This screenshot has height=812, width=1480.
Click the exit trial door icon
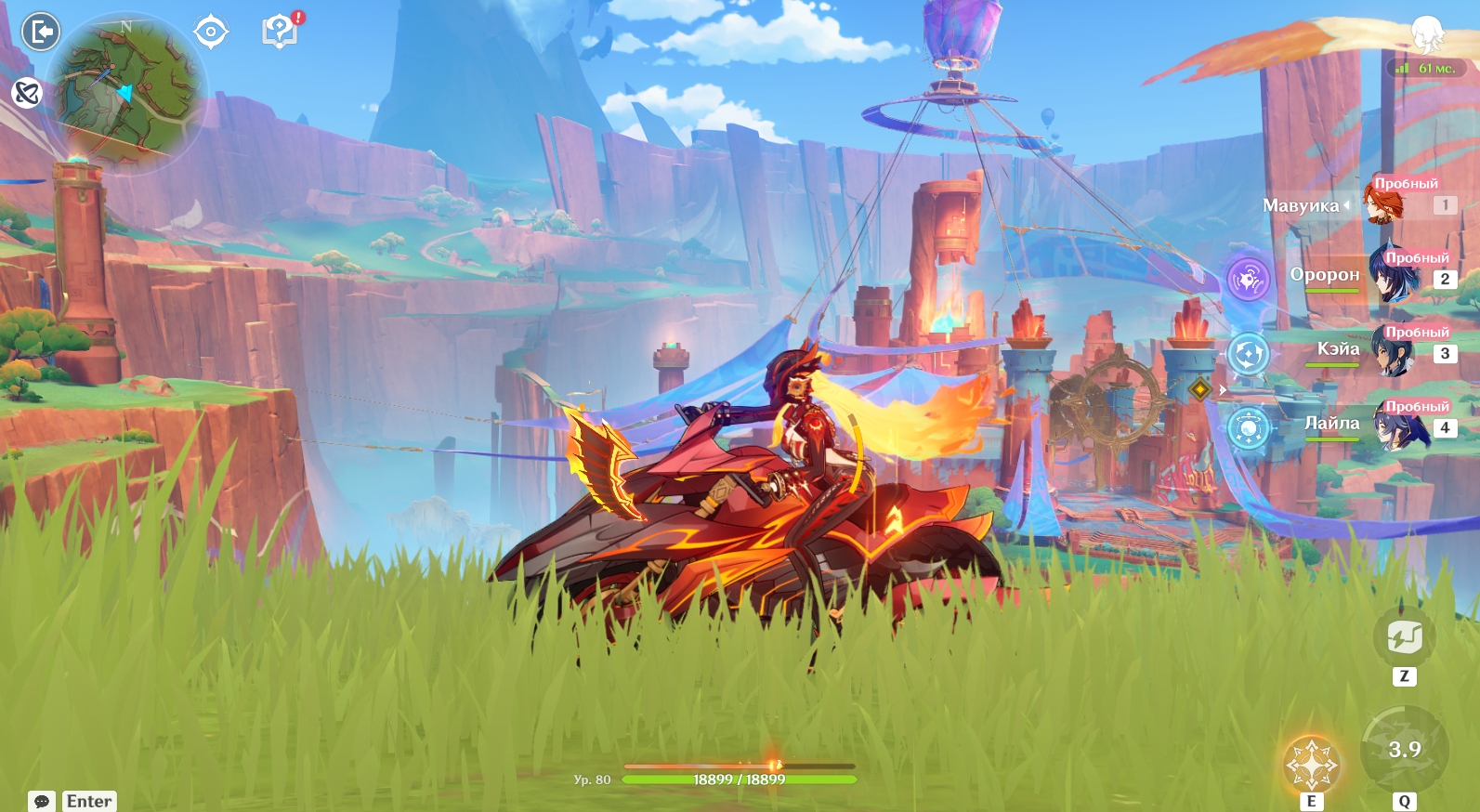(41, 32)
